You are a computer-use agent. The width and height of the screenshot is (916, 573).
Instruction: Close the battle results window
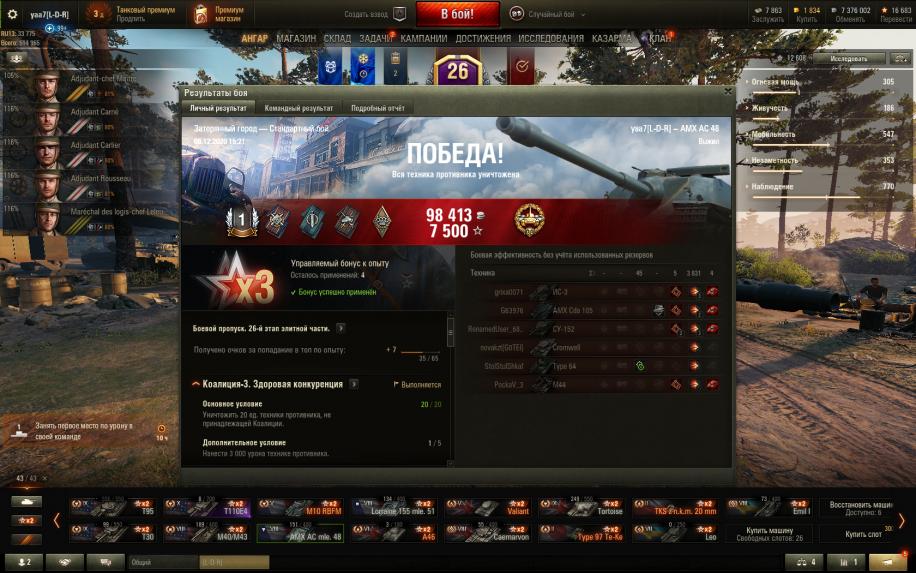pyautogui.click(x=727, y=91)
